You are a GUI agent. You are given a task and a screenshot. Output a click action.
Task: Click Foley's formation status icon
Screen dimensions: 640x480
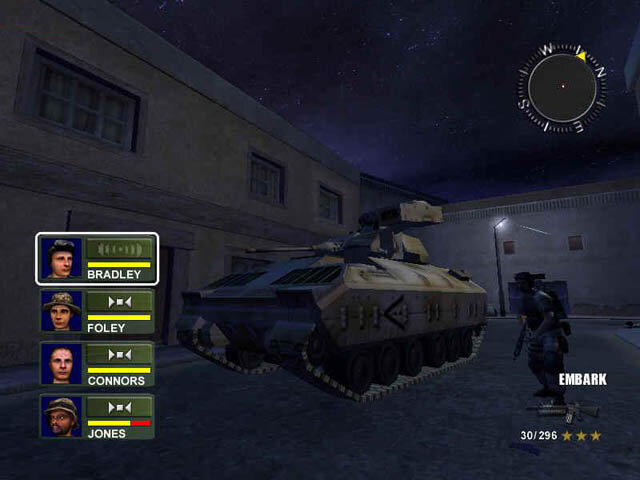(120, 300)
